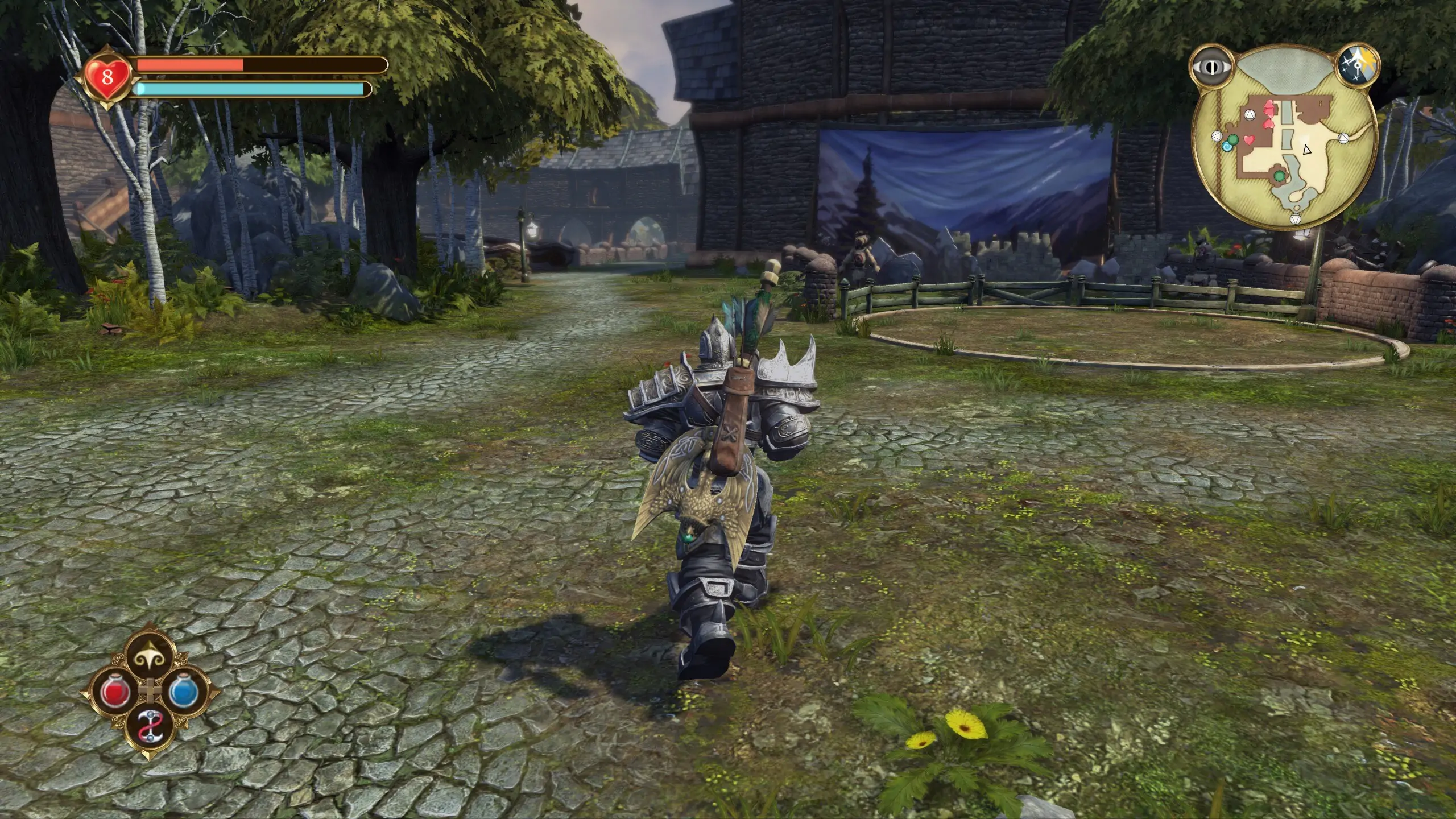Open the quick-slot cross selector
This screenshot has height=819, width=1456.
pos(150,690)
